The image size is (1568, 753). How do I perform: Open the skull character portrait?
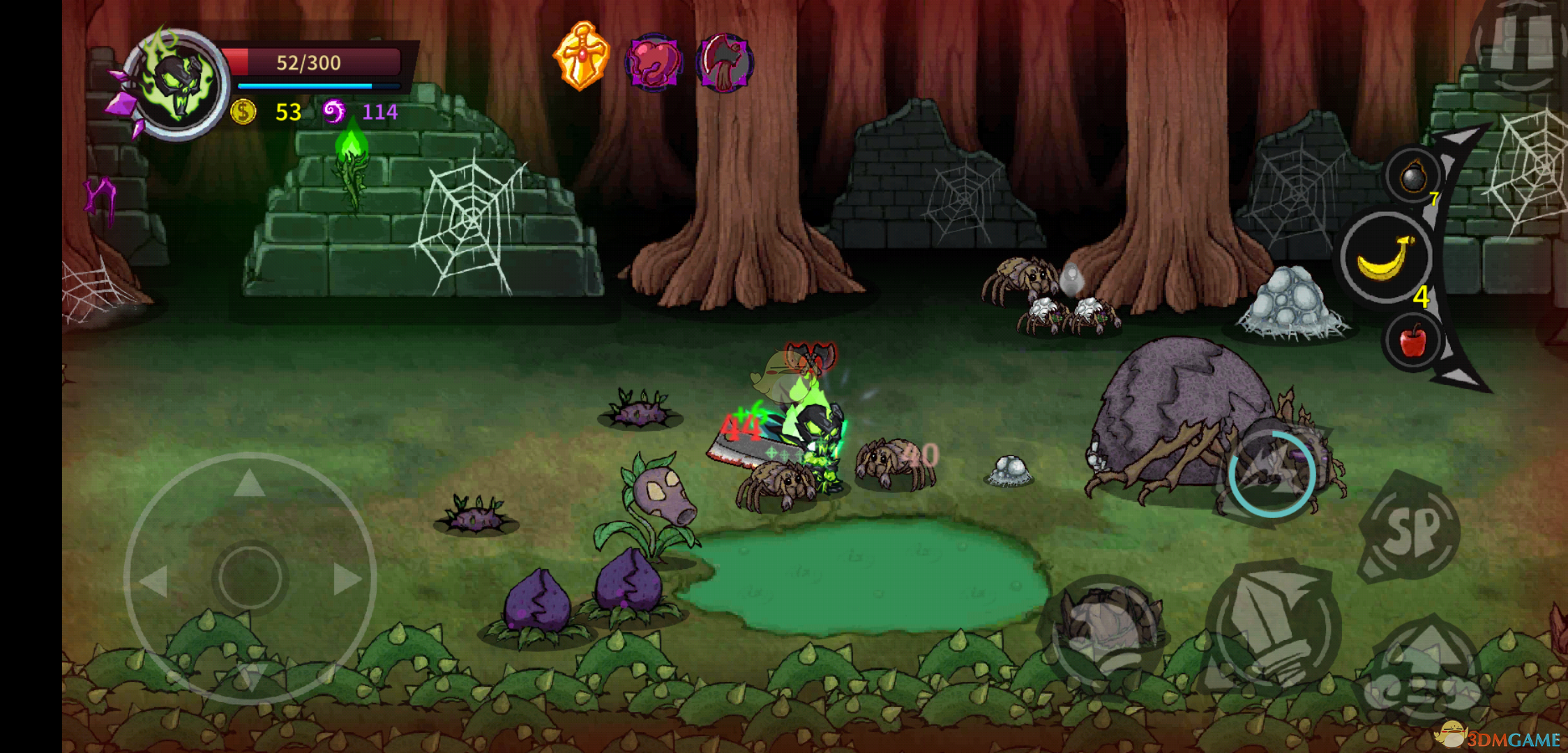(x=177, y=85)
